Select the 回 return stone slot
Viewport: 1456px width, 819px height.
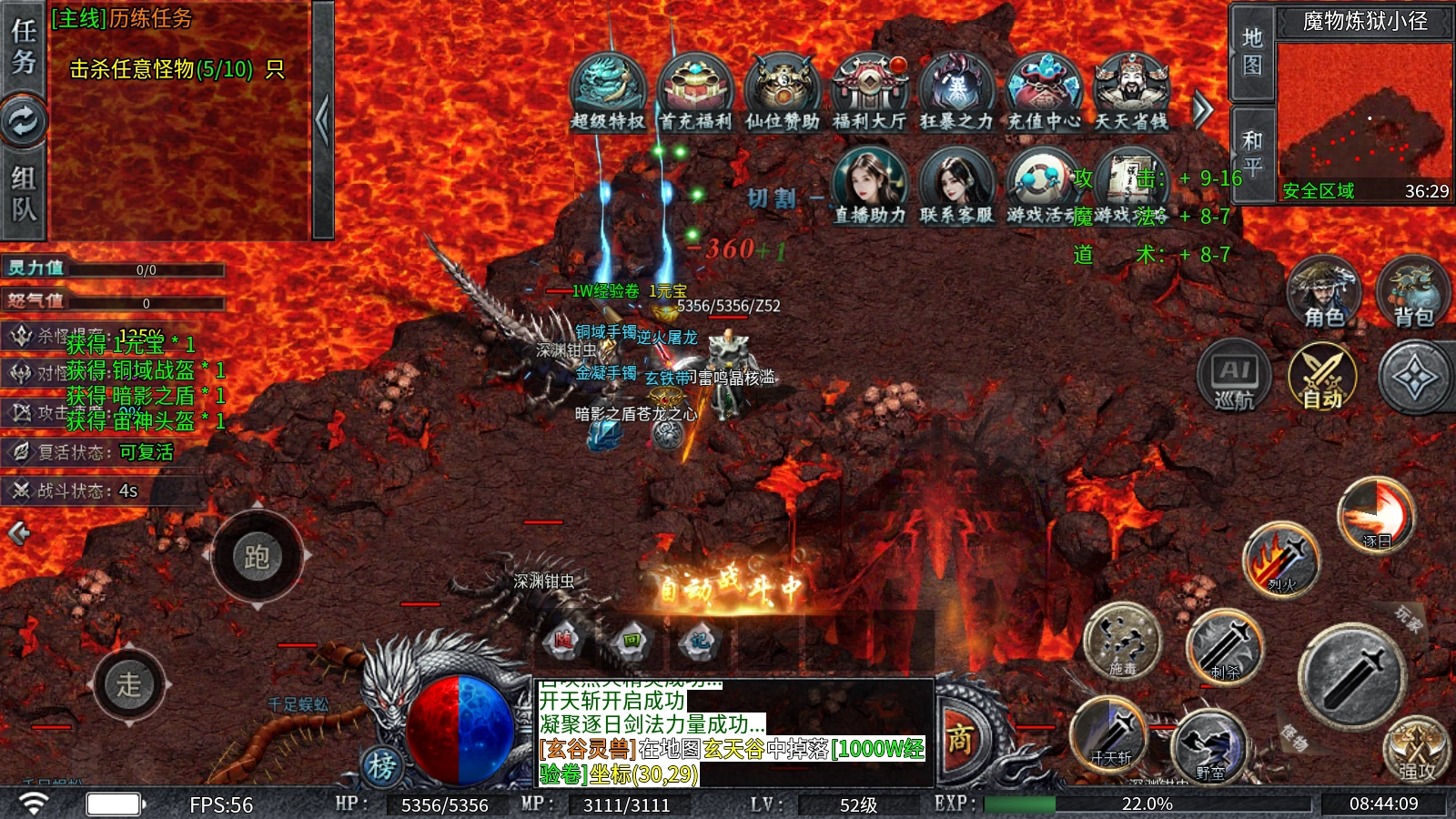pos(632,641)
